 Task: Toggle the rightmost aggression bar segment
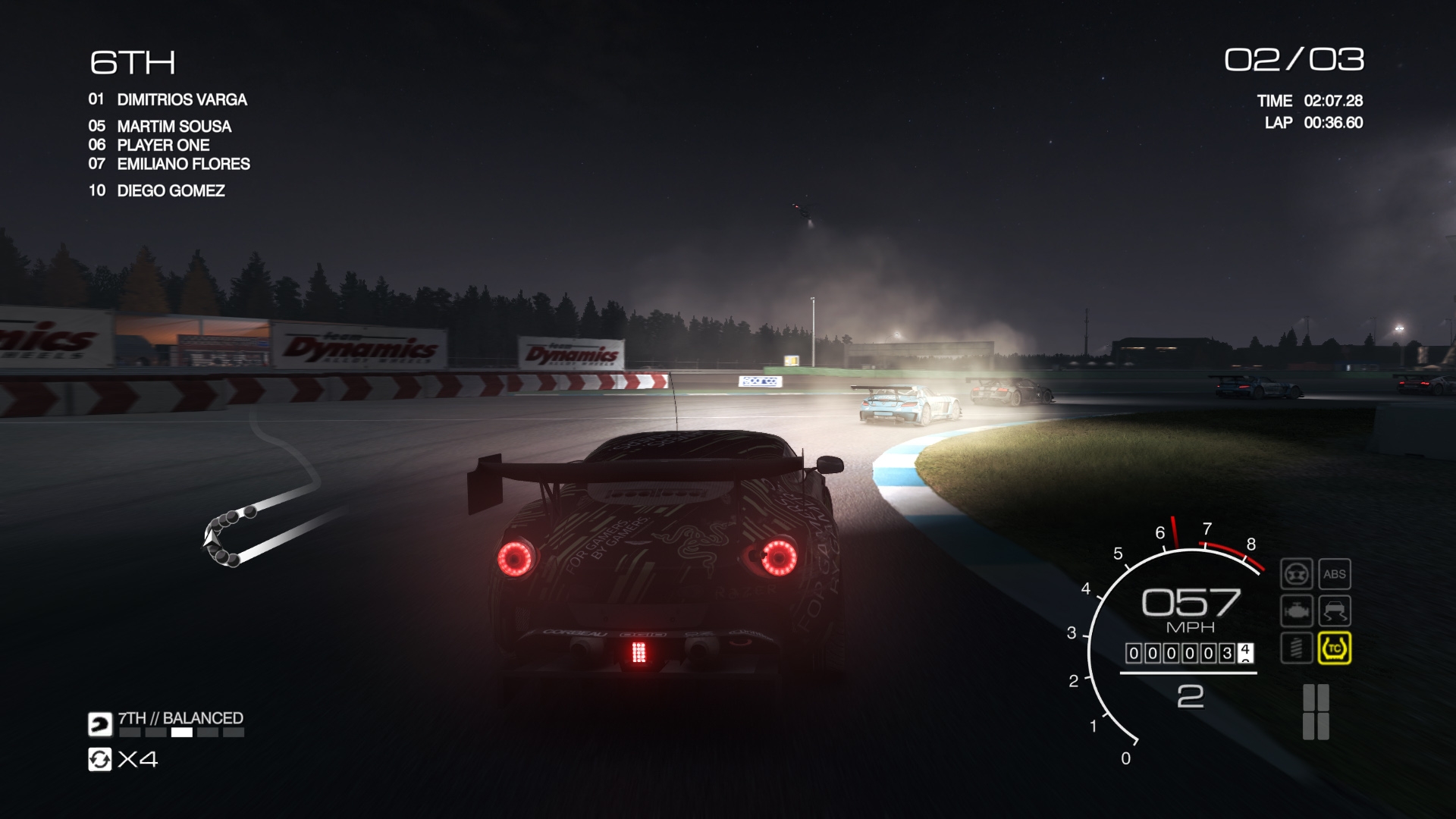[x=233, y=733]
